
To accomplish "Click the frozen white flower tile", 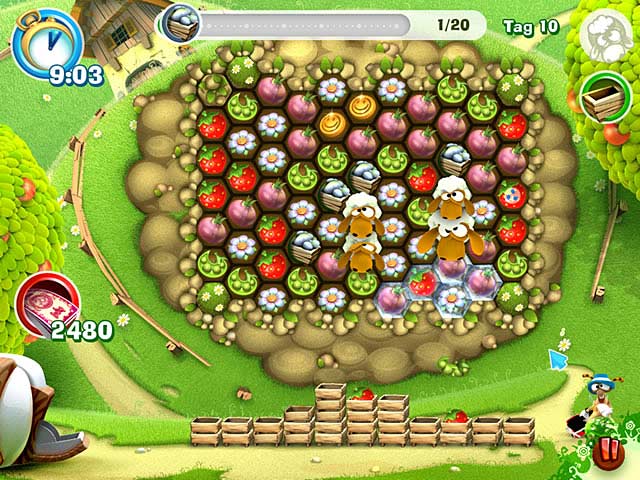I will point(451,298).
